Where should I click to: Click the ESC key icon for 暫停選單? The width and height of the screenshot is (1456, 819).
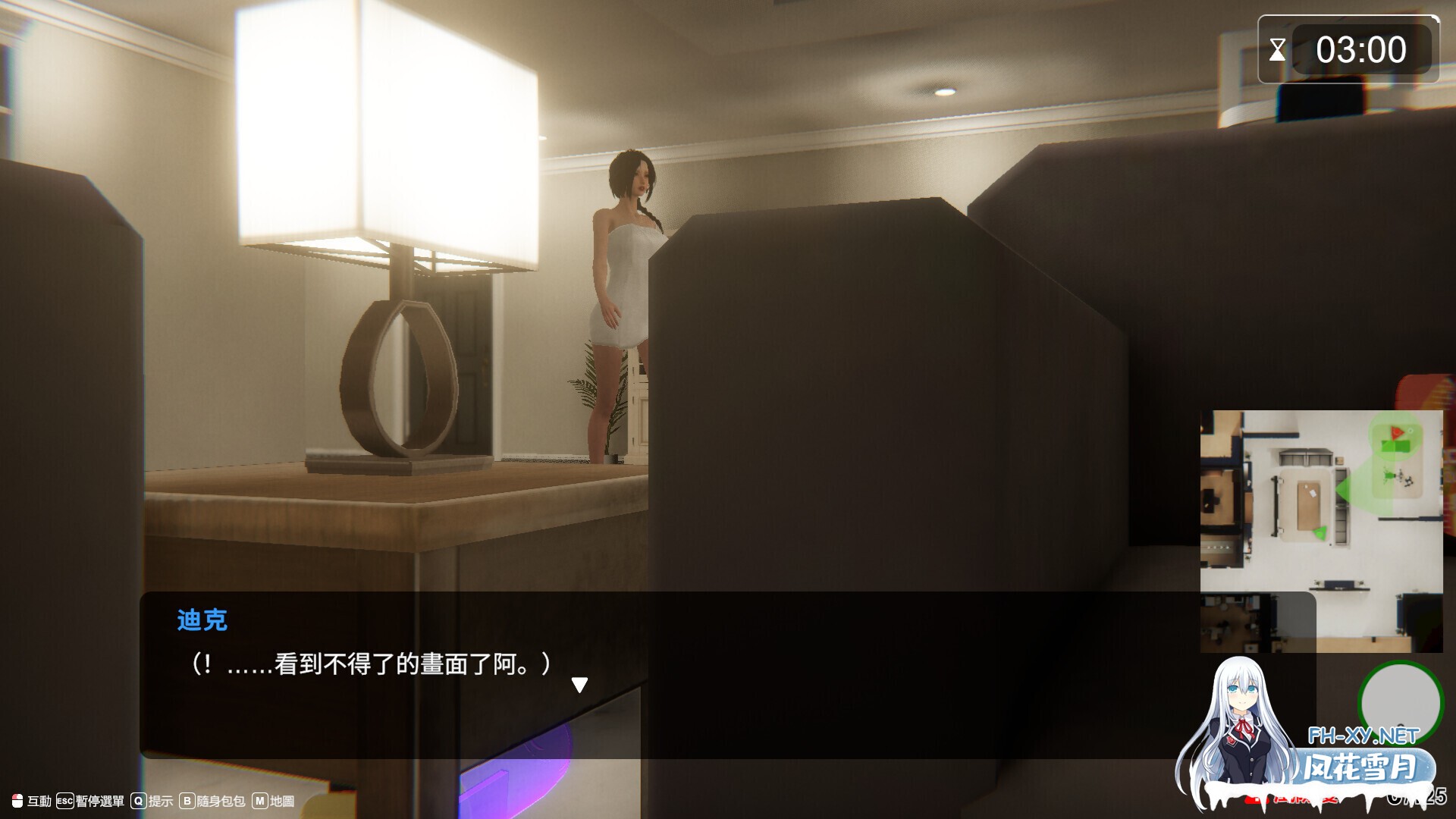tap(64, 801)
